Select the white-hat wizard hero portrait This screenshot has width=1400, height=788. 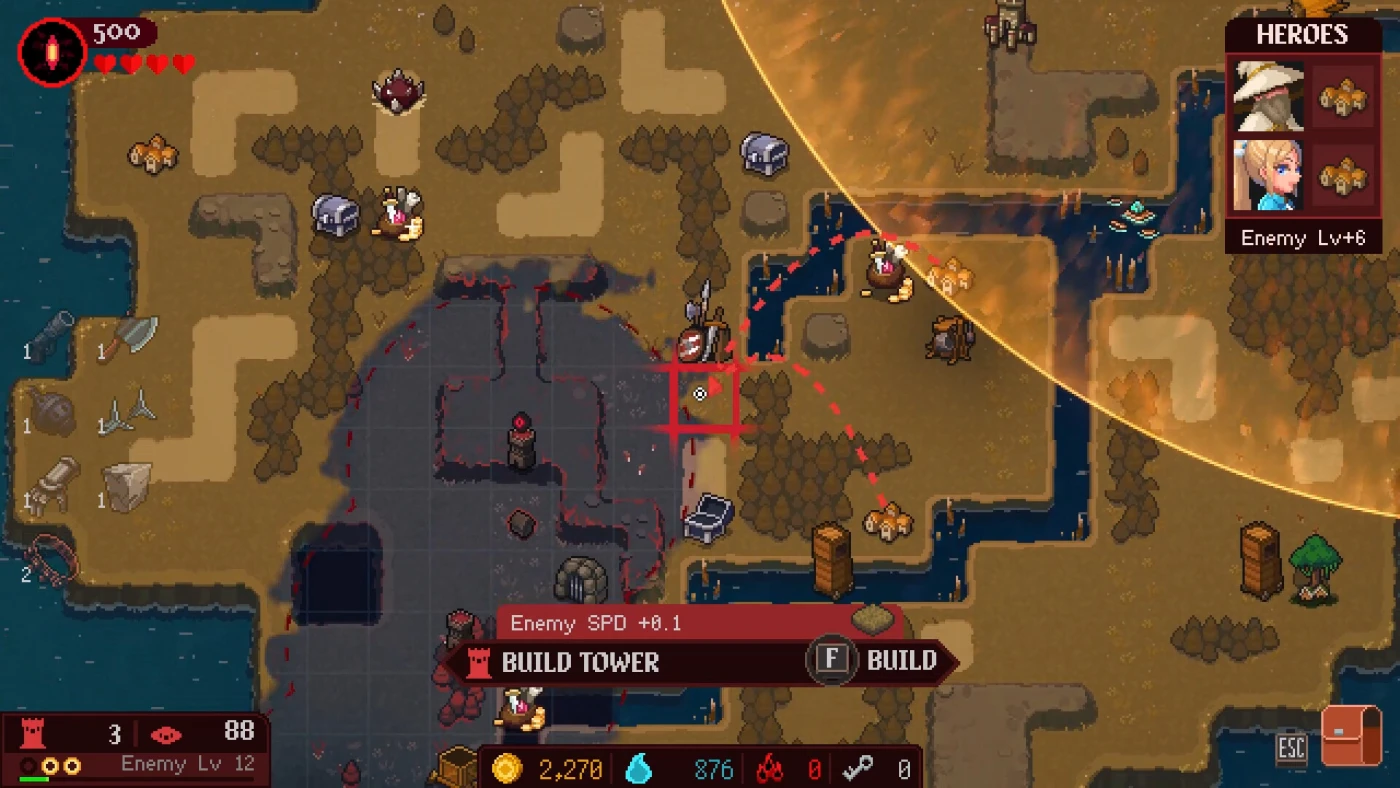[1269, 96]
